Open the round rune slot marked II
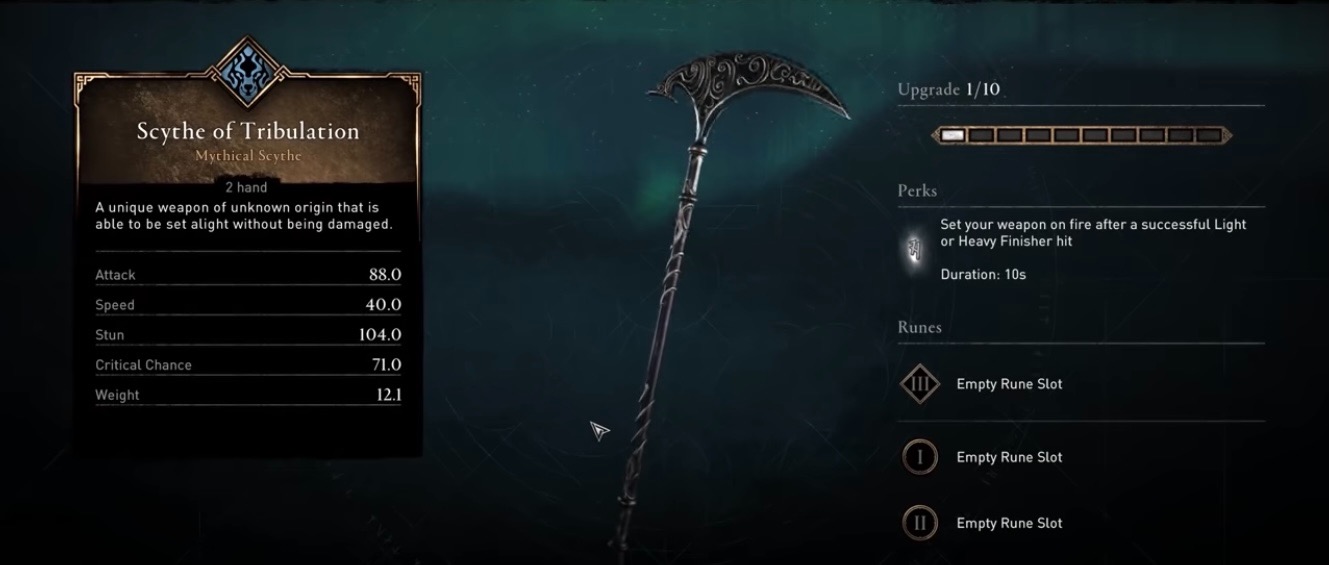 pyautogui.click(x=919, y=523)
